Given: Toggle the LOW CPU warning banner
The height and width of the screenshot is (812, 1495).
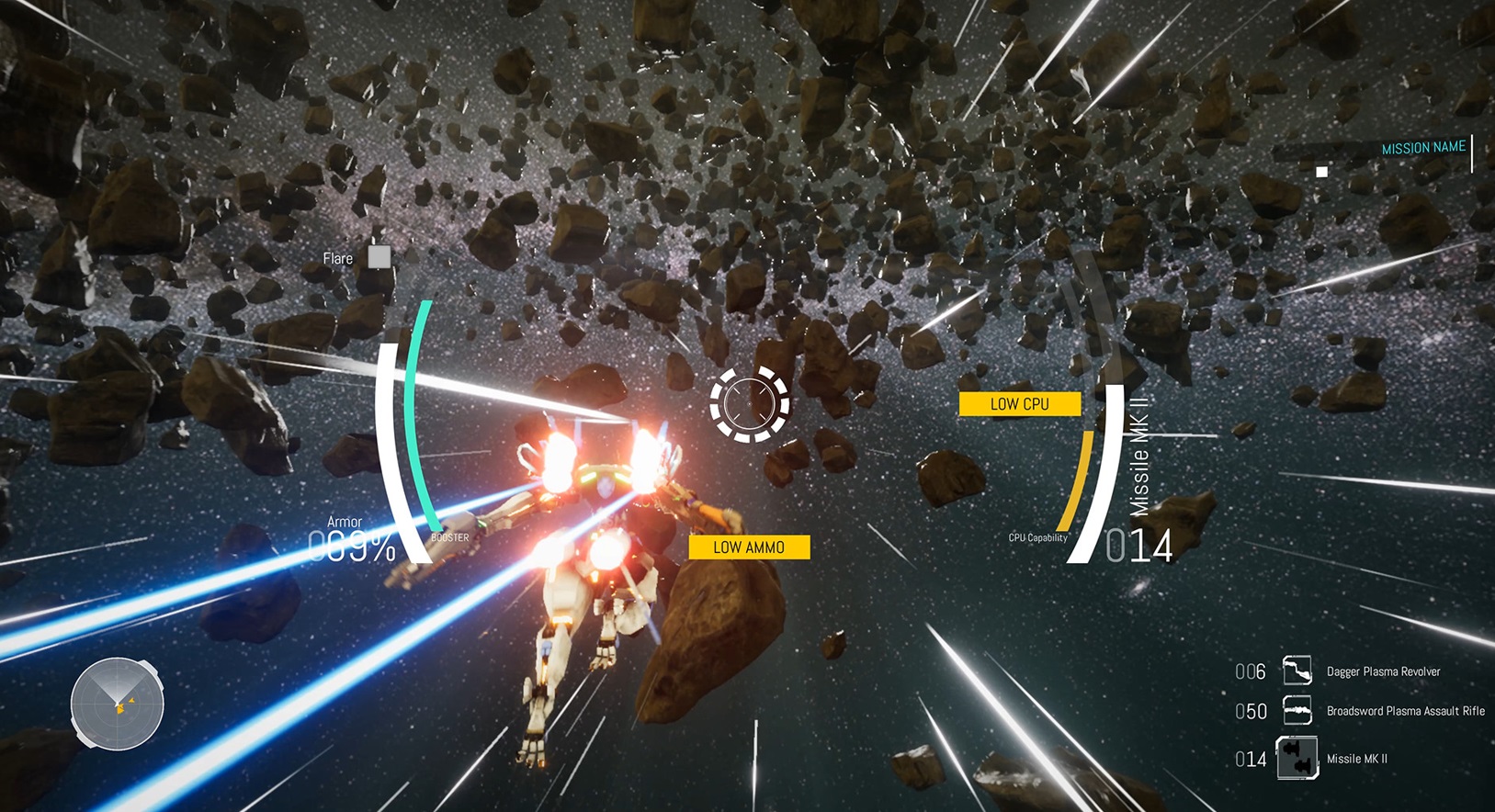Looking at the screenshot, I should pos(1020,403).
